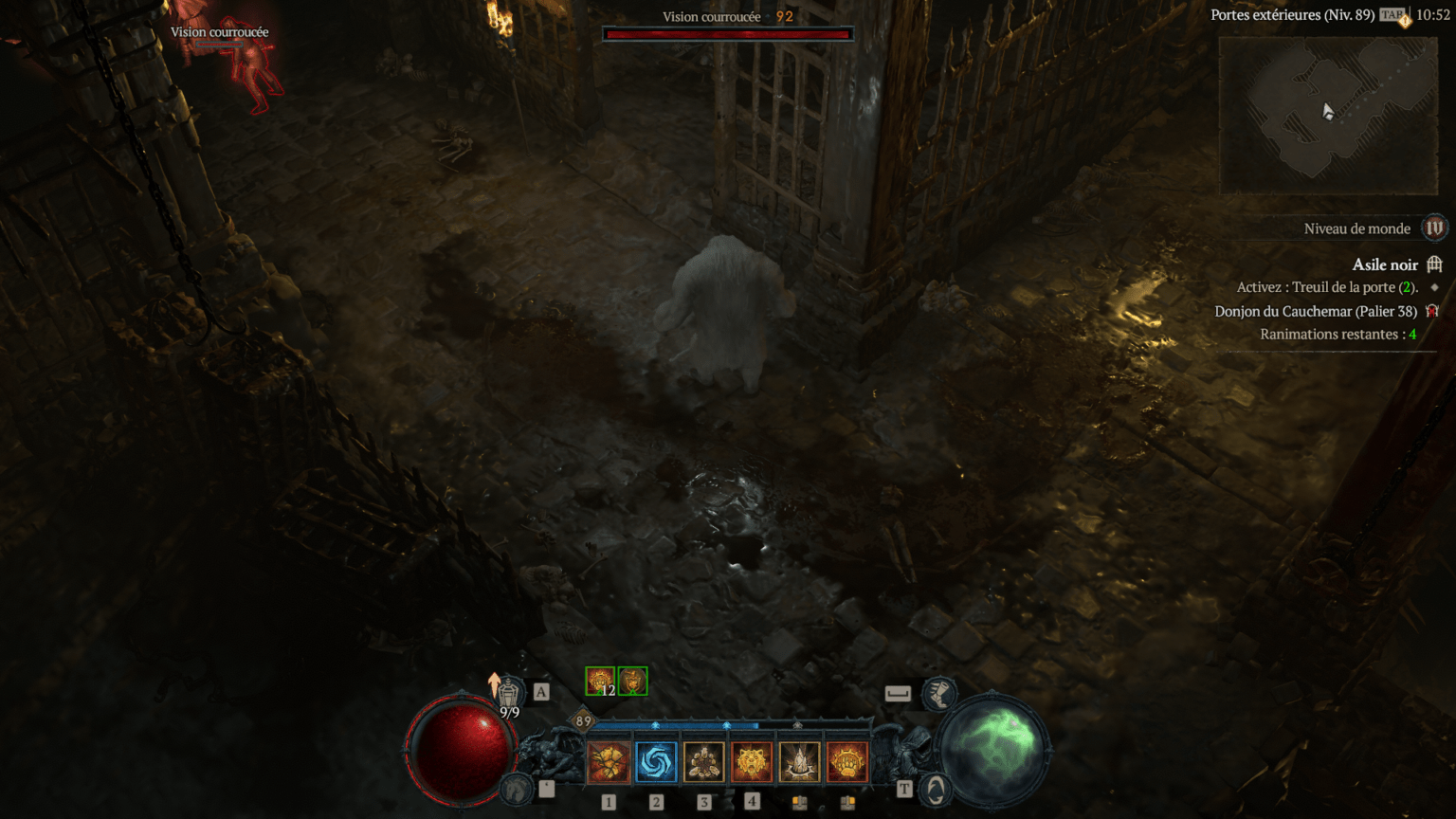Screen dimensions: 1456x819
Task: Click the level 89 badge
Action: point(583,721)
